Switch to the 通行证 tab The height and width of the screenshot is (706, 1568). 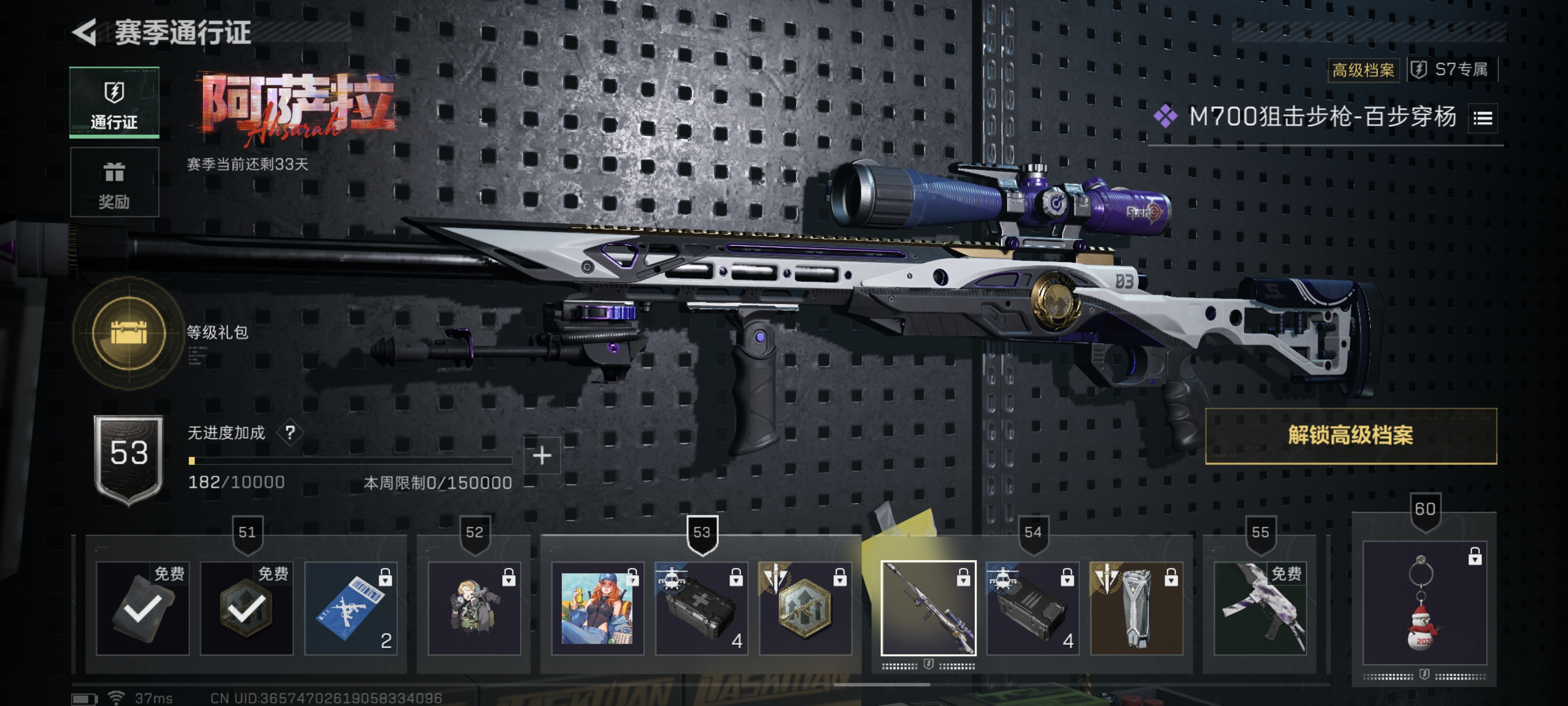pyautogui.click(x=114, y=102)
